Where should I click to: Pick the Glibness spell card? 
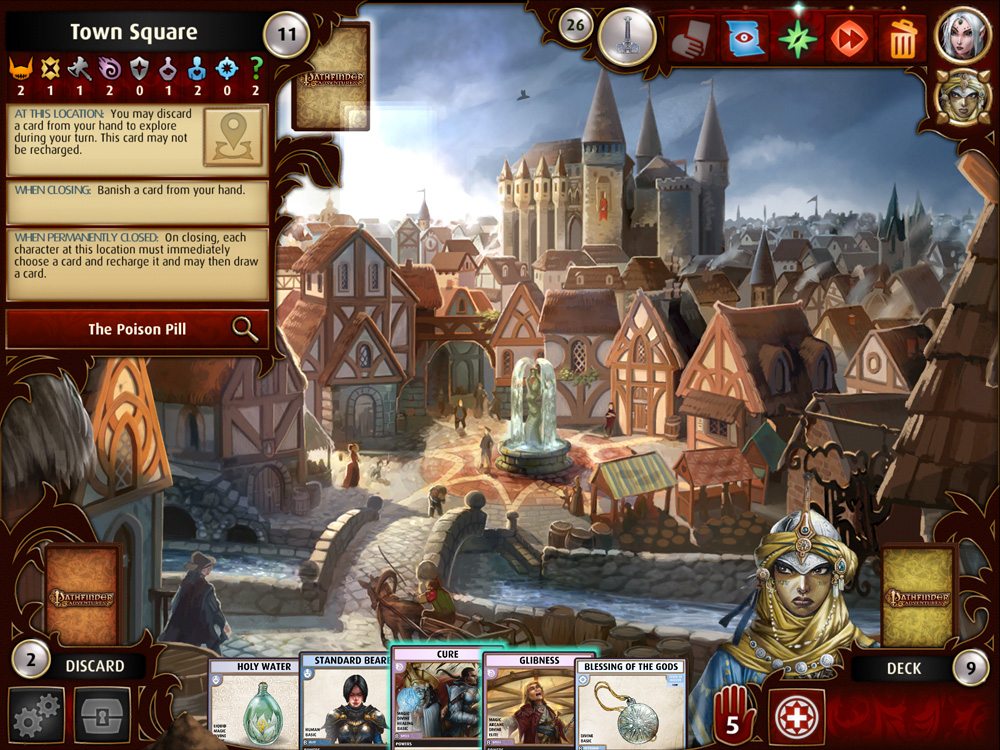click(x=528, y=700)
